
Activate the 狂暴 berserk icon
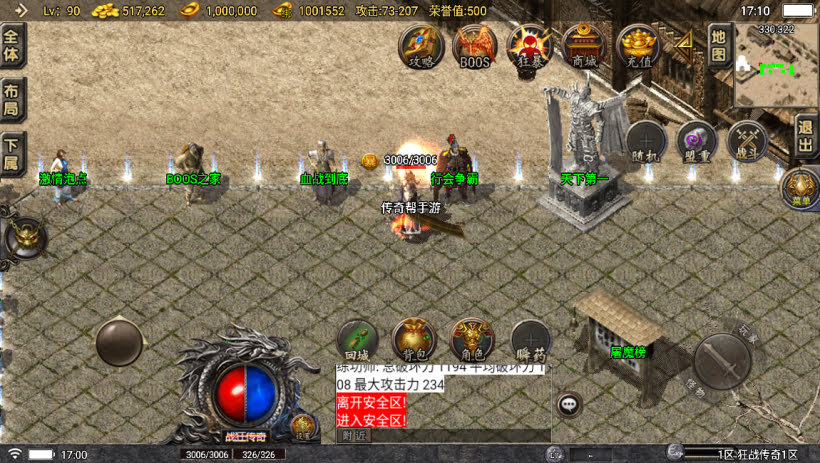[x=529, y=45]
